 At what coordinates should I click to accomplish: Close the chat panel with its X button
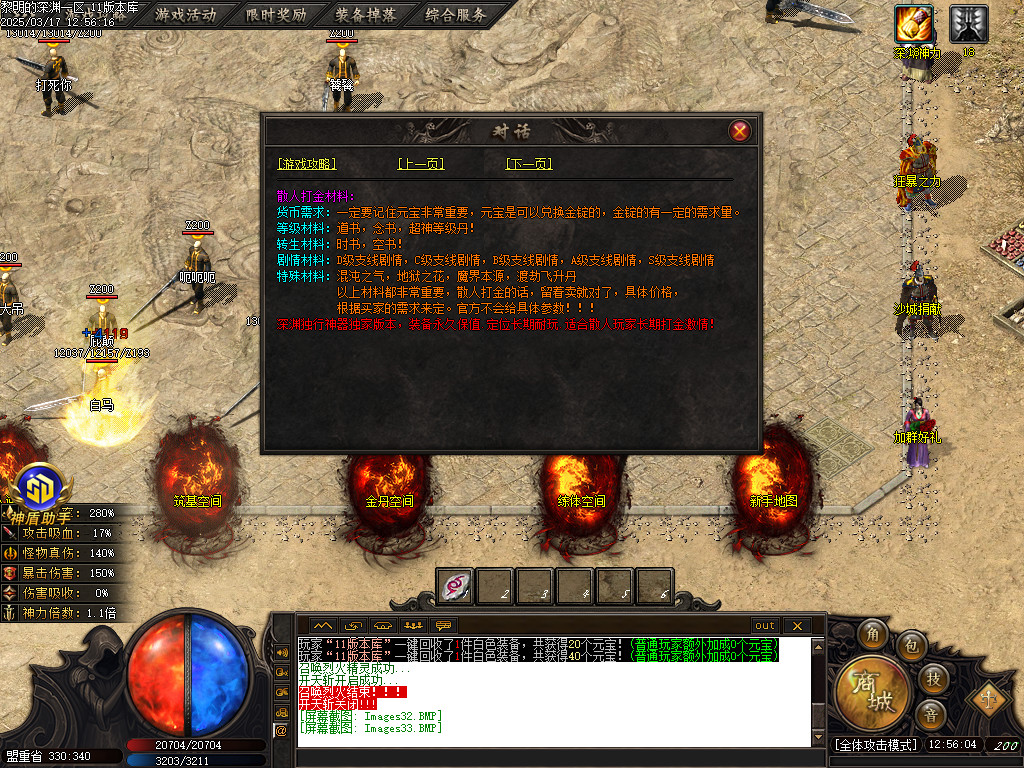(797, 625)
